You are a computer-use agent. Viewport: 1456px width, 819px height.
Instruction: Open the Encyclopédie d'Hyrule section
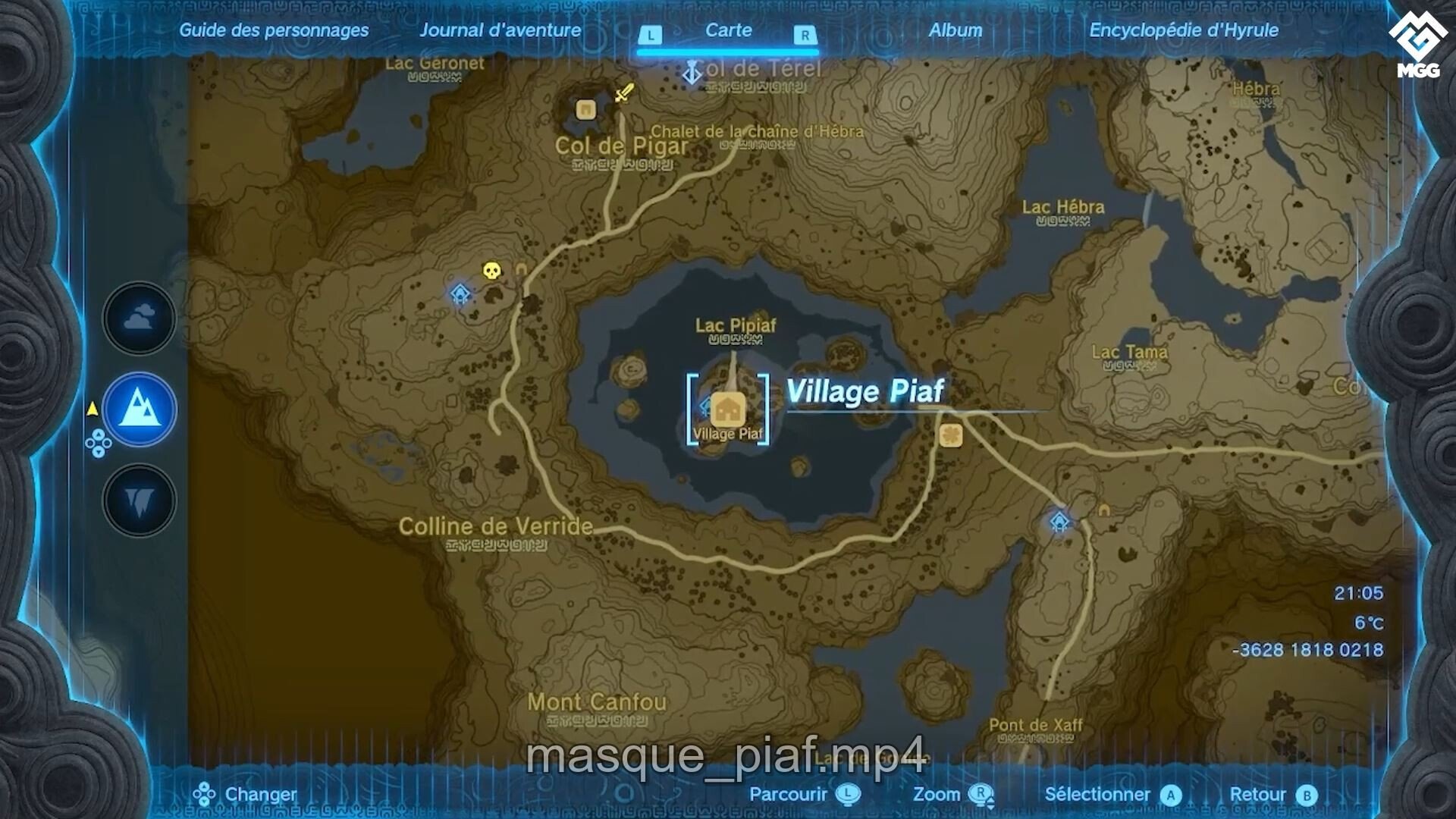point(1183,30)
